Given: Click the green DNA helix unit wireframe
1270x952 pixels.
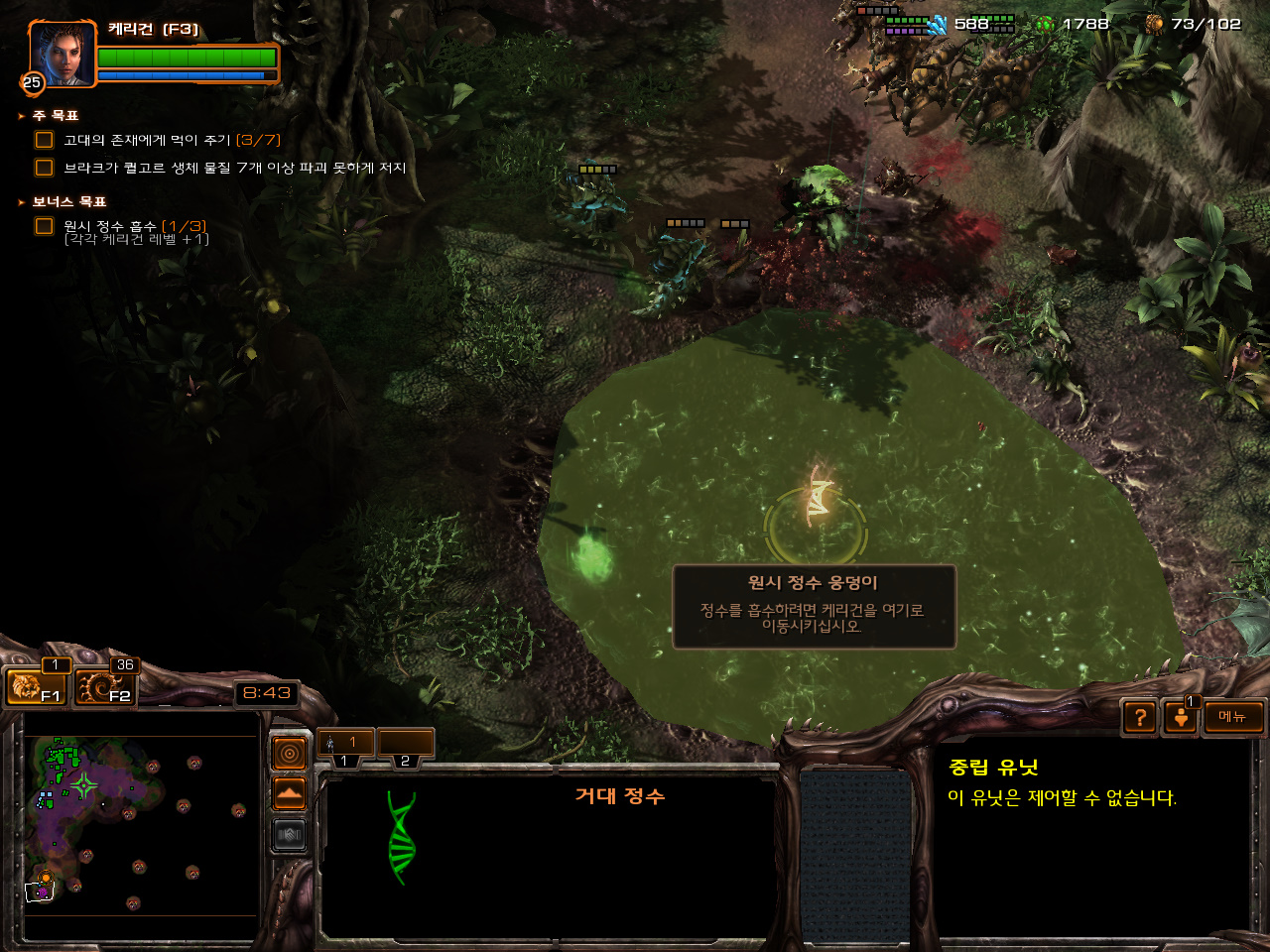Looking at the screenshot, I should coord(401,838).
